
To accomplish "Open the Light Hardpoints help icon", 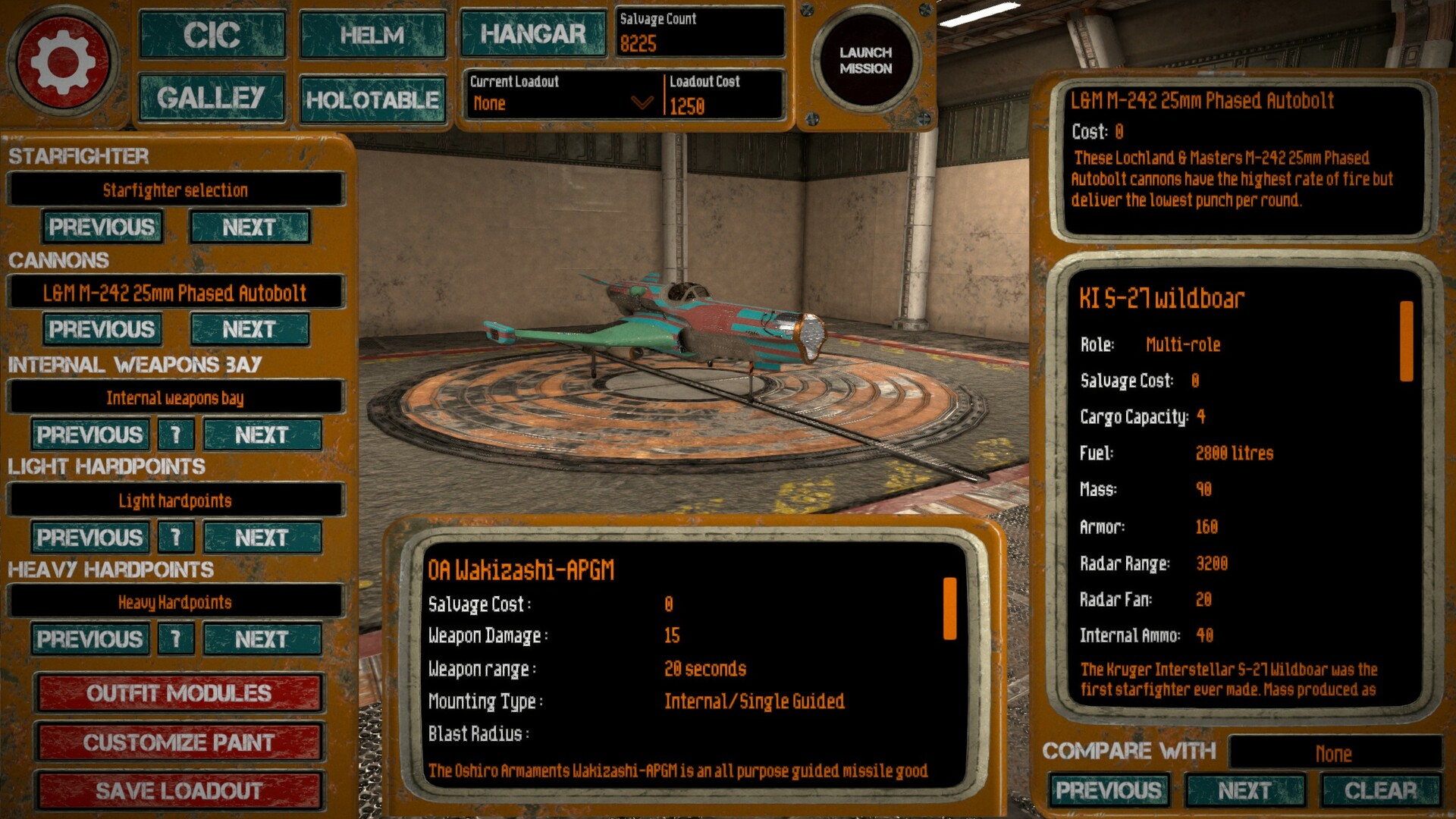I will pos(175,538).
